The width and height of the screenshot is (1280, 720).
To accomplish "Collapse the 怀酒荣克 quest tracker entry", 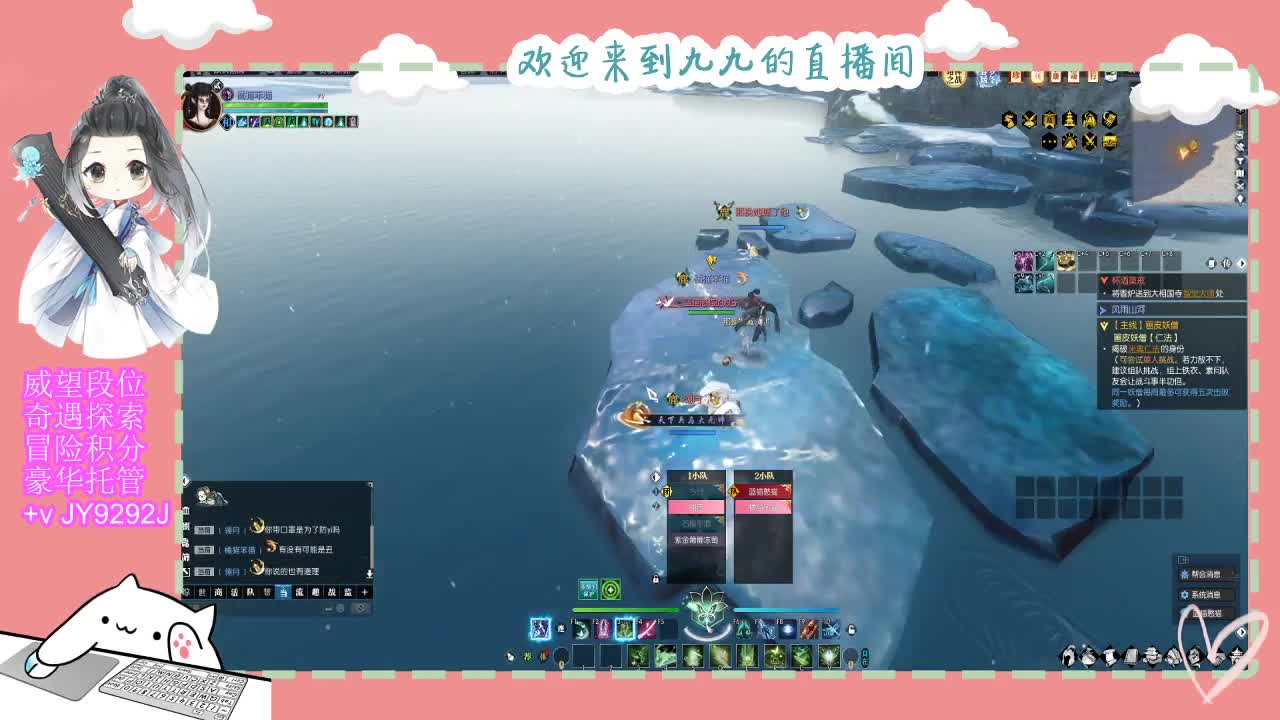I will tap(1104, 279).
